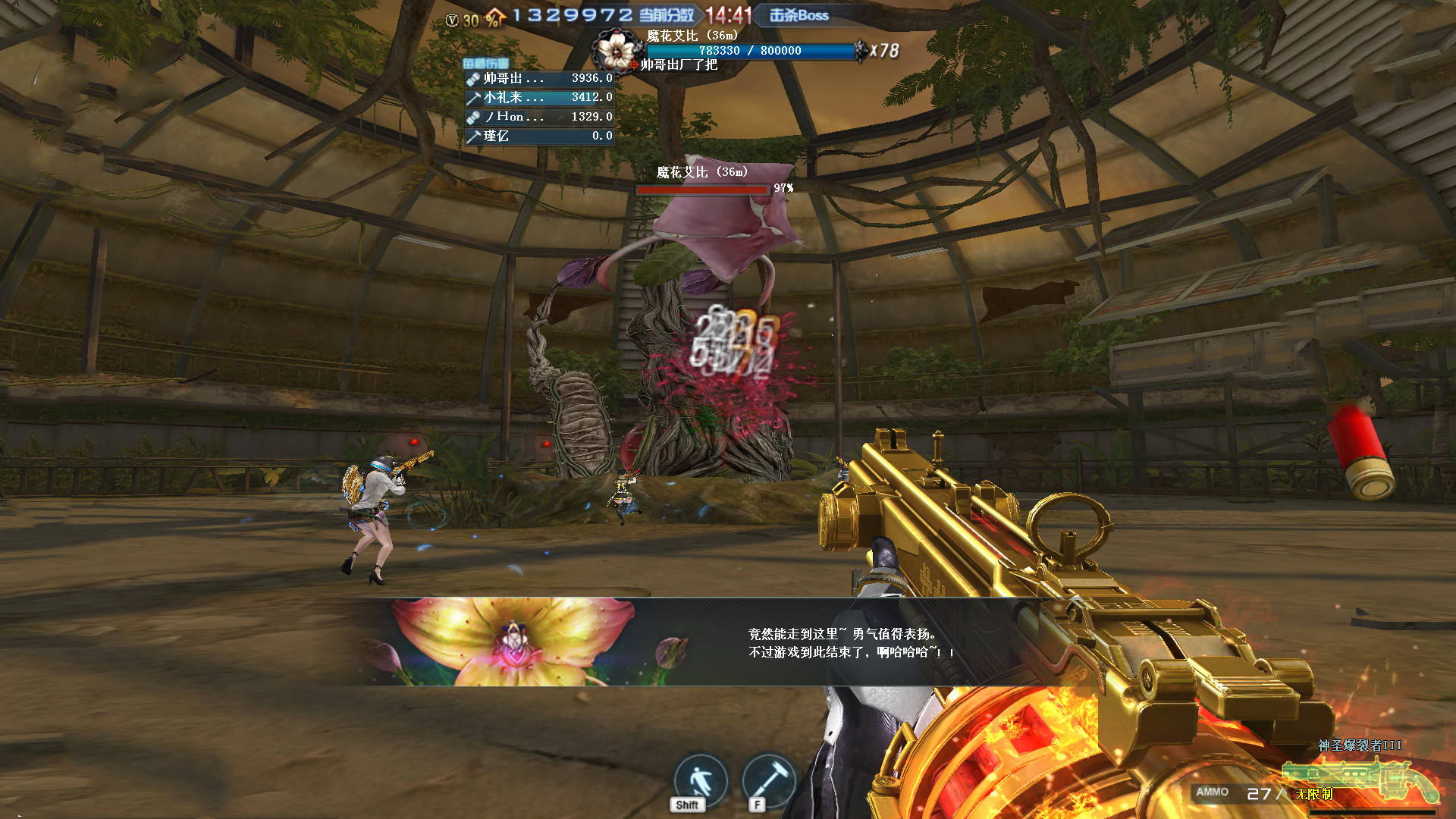Click the house icon beside the score

(494, 17)
